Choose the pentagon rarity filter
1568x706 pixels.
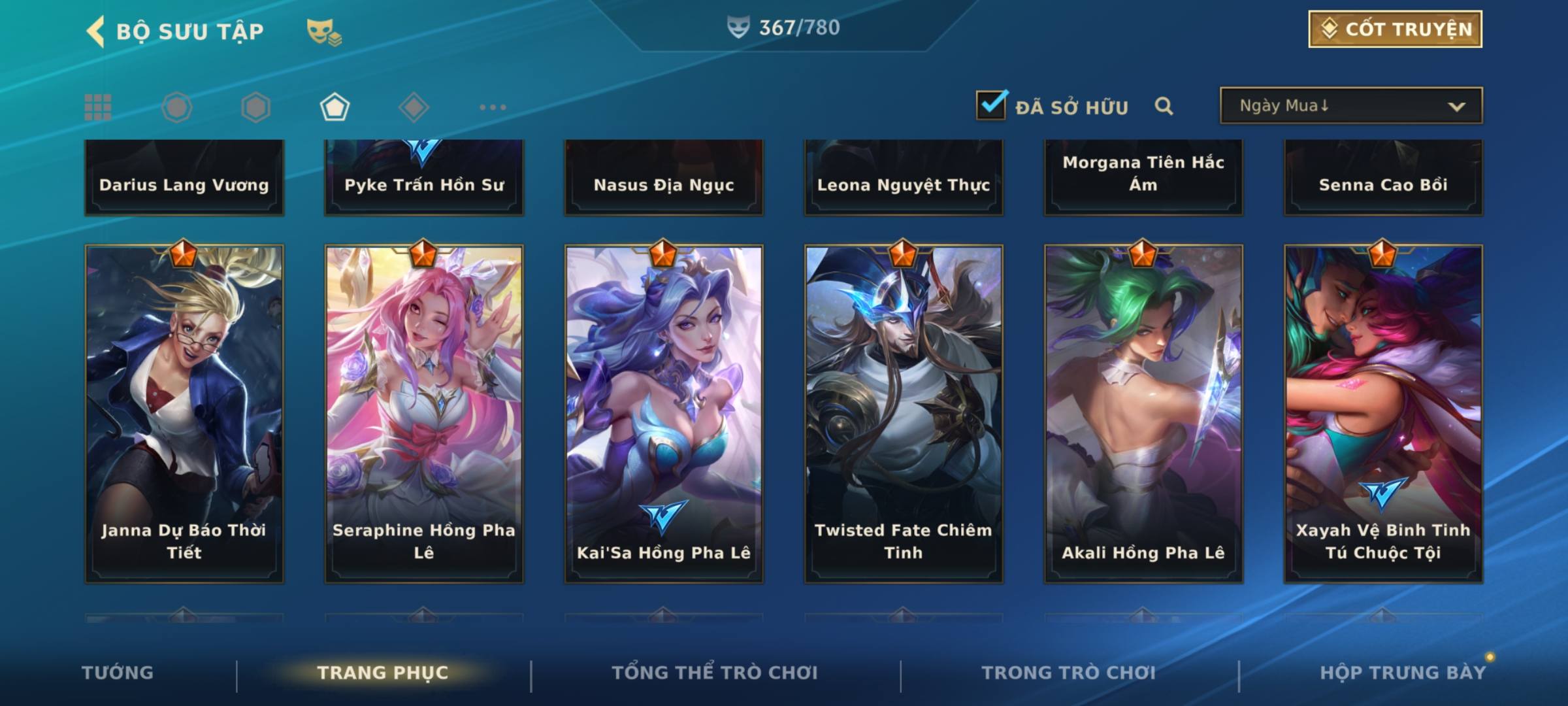(x=335, y=107)
